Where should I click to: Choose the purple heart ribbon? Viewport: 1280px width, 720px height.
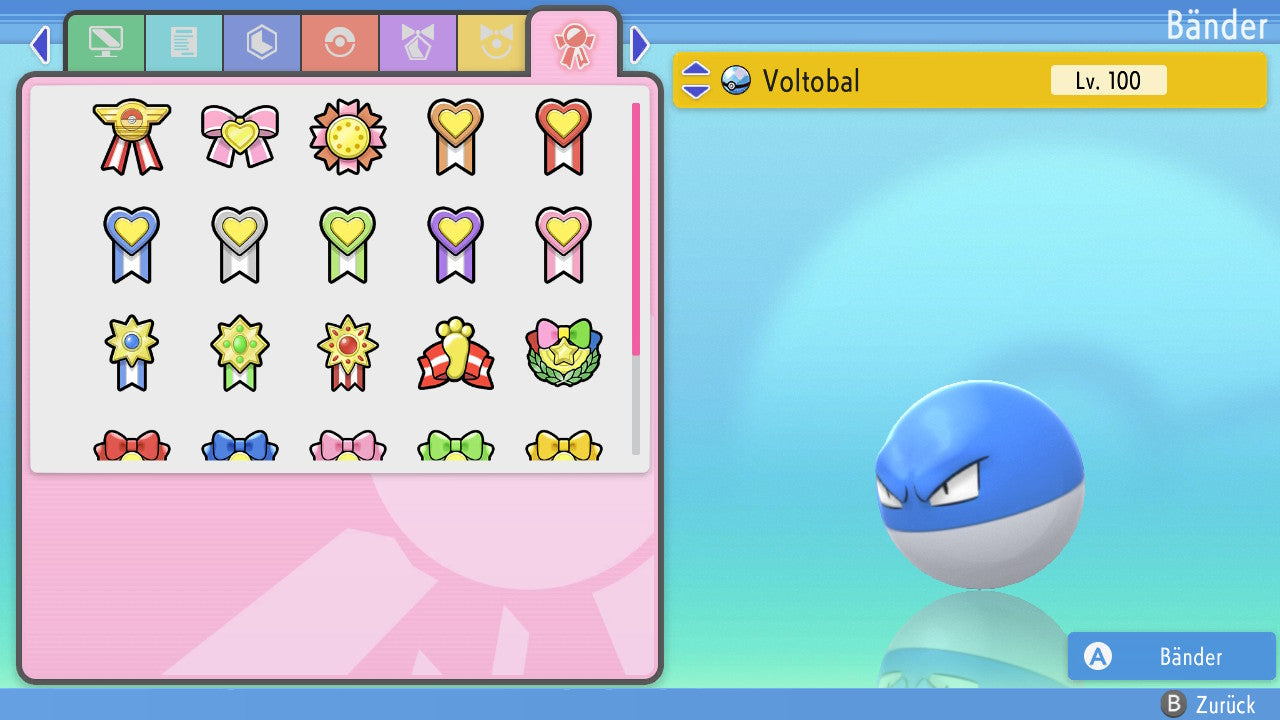[x=455, y=244]
